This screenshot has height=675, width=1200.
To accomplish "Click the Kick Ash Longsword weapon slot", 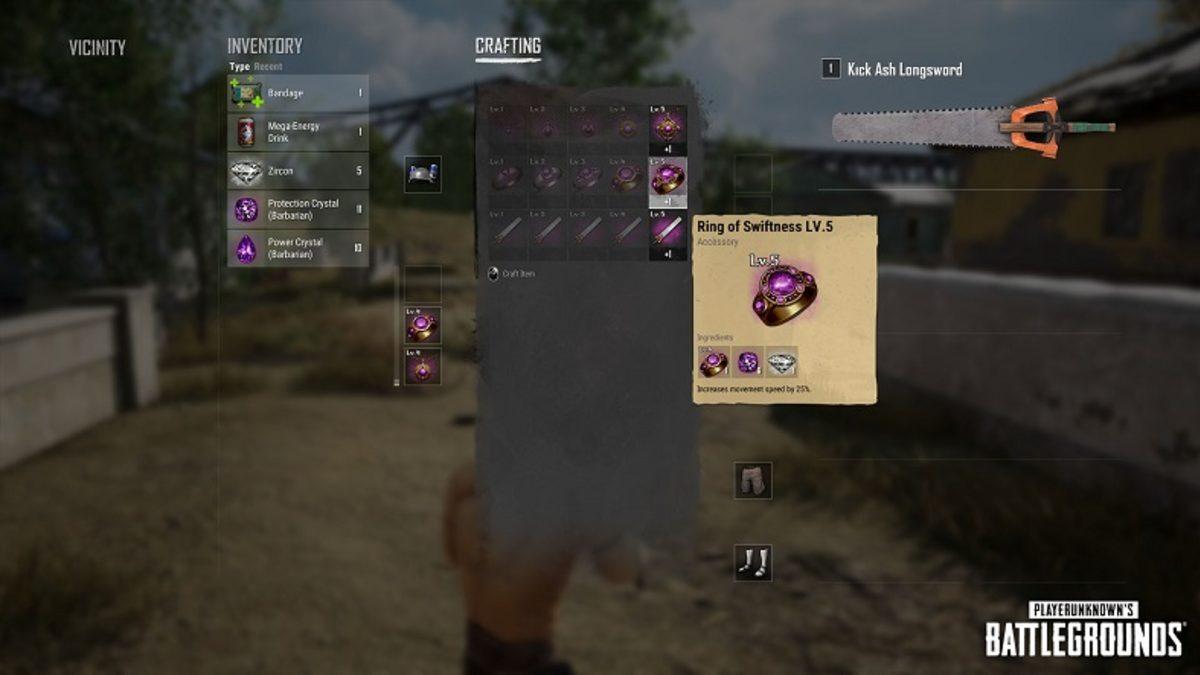I will 972,128.
